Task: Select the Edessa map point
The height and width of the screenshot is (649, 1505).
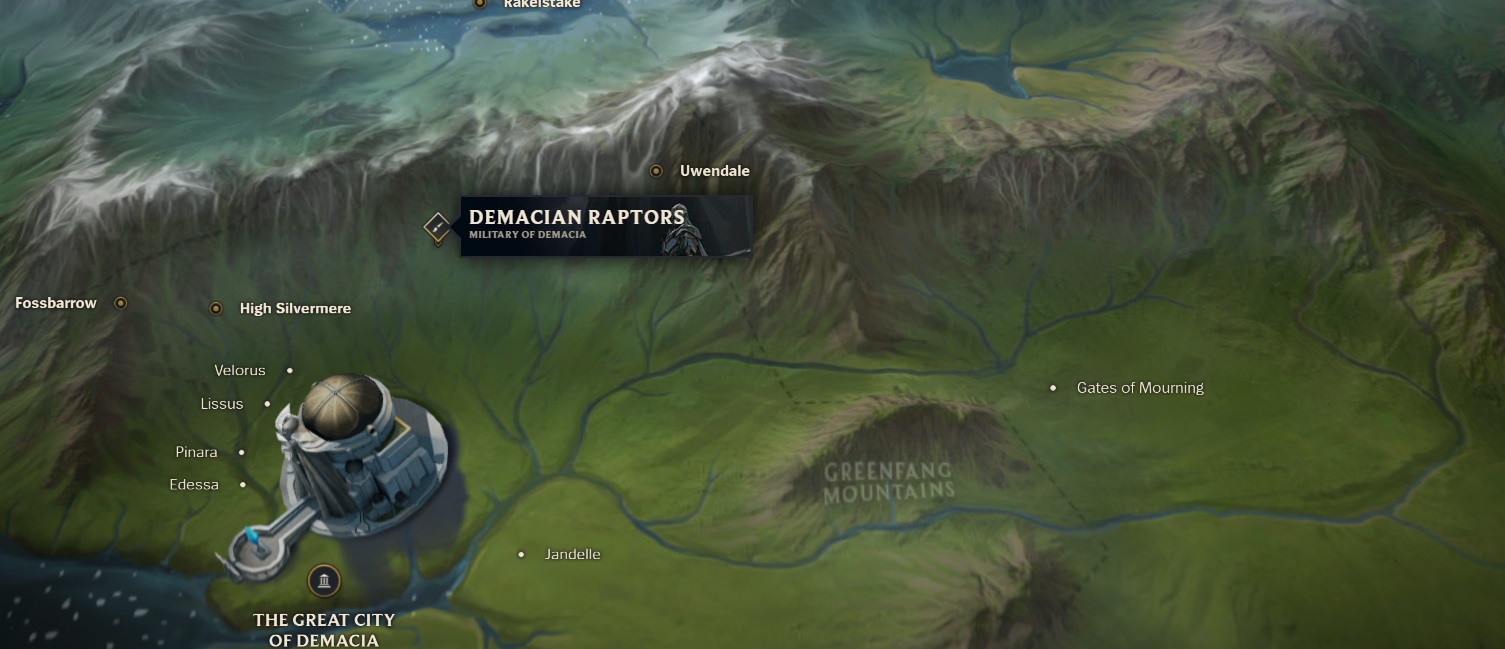Action: click(x=243, y=485)
